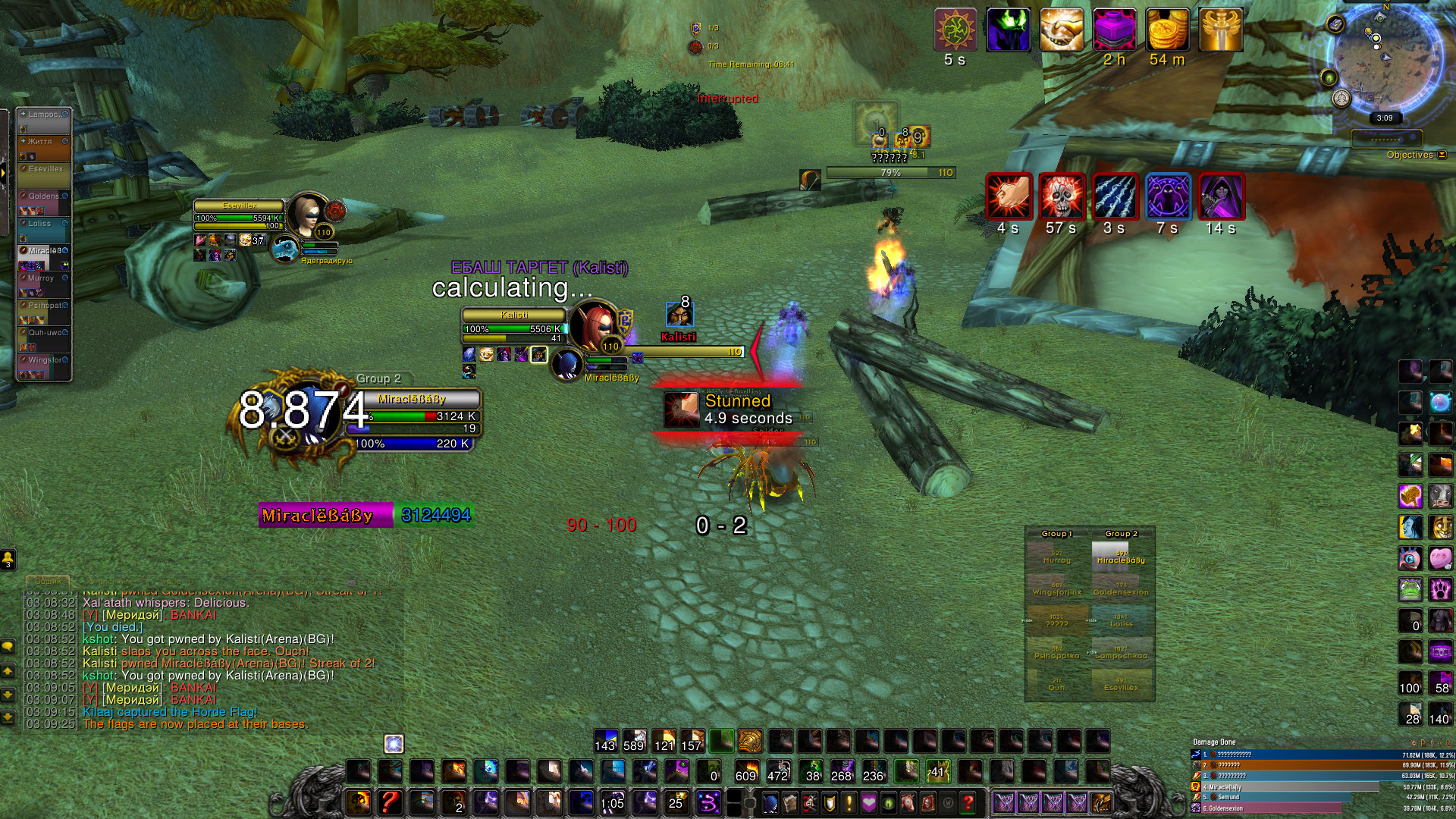Click the purple potion buff icon

tap(1114, 30)
